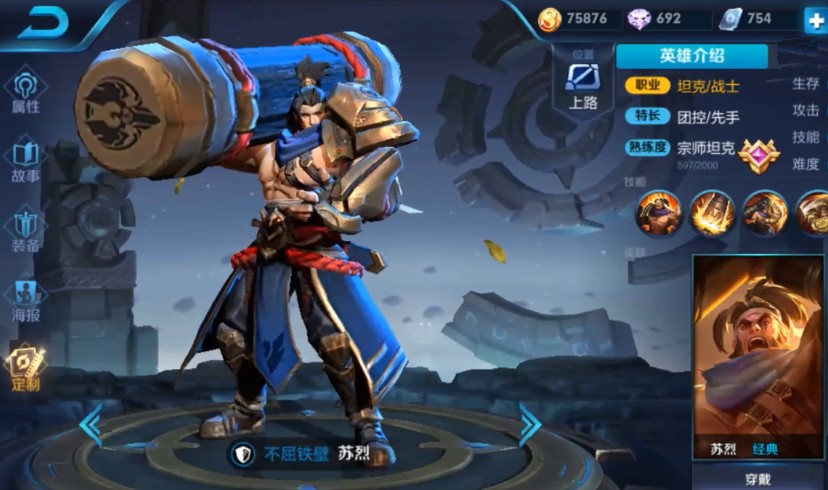Tap the purple diamond currency icon

[x=638, y=18]
